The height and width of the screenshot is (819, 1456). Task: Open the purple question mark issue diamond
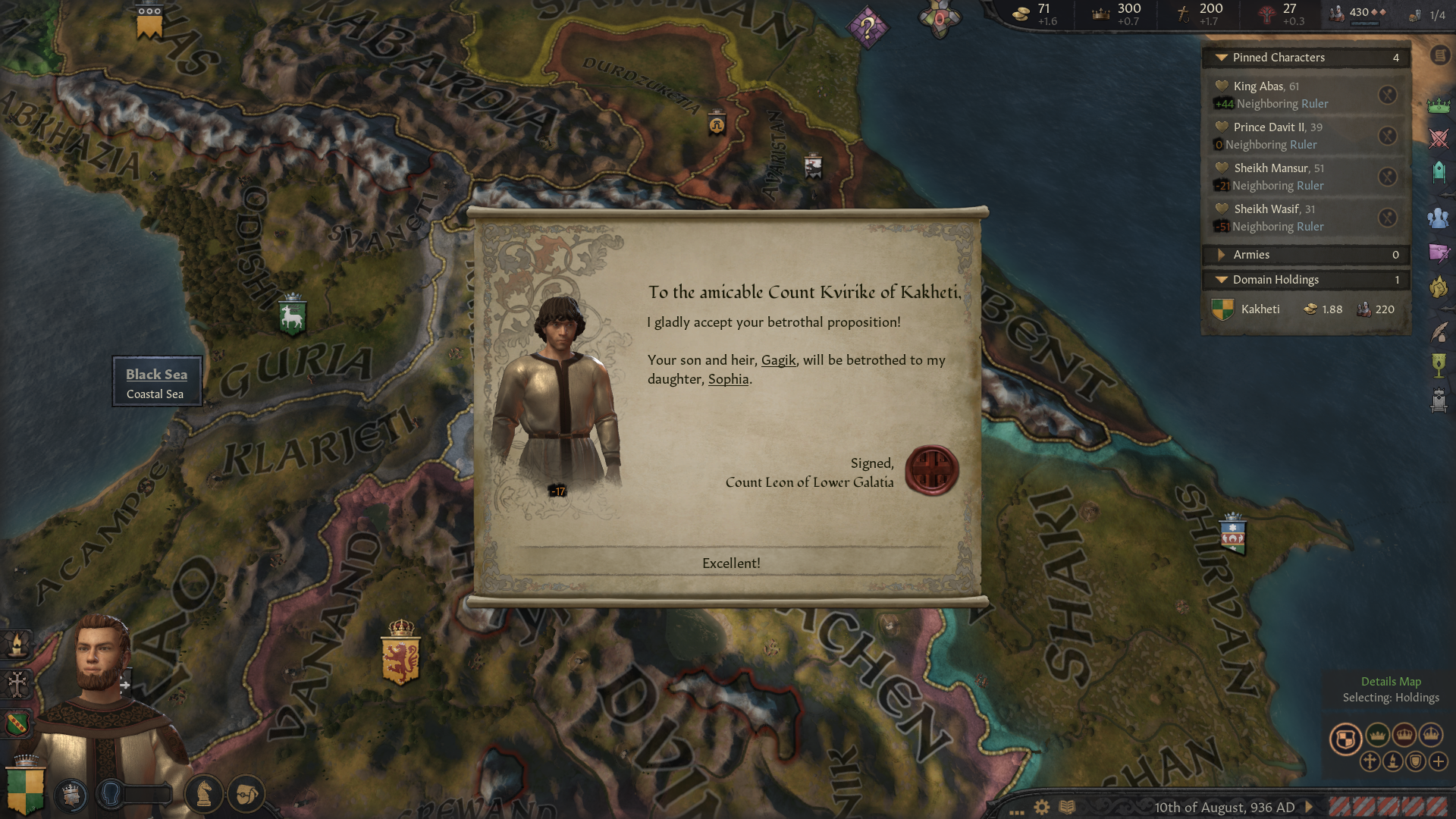tap(868, 28)
